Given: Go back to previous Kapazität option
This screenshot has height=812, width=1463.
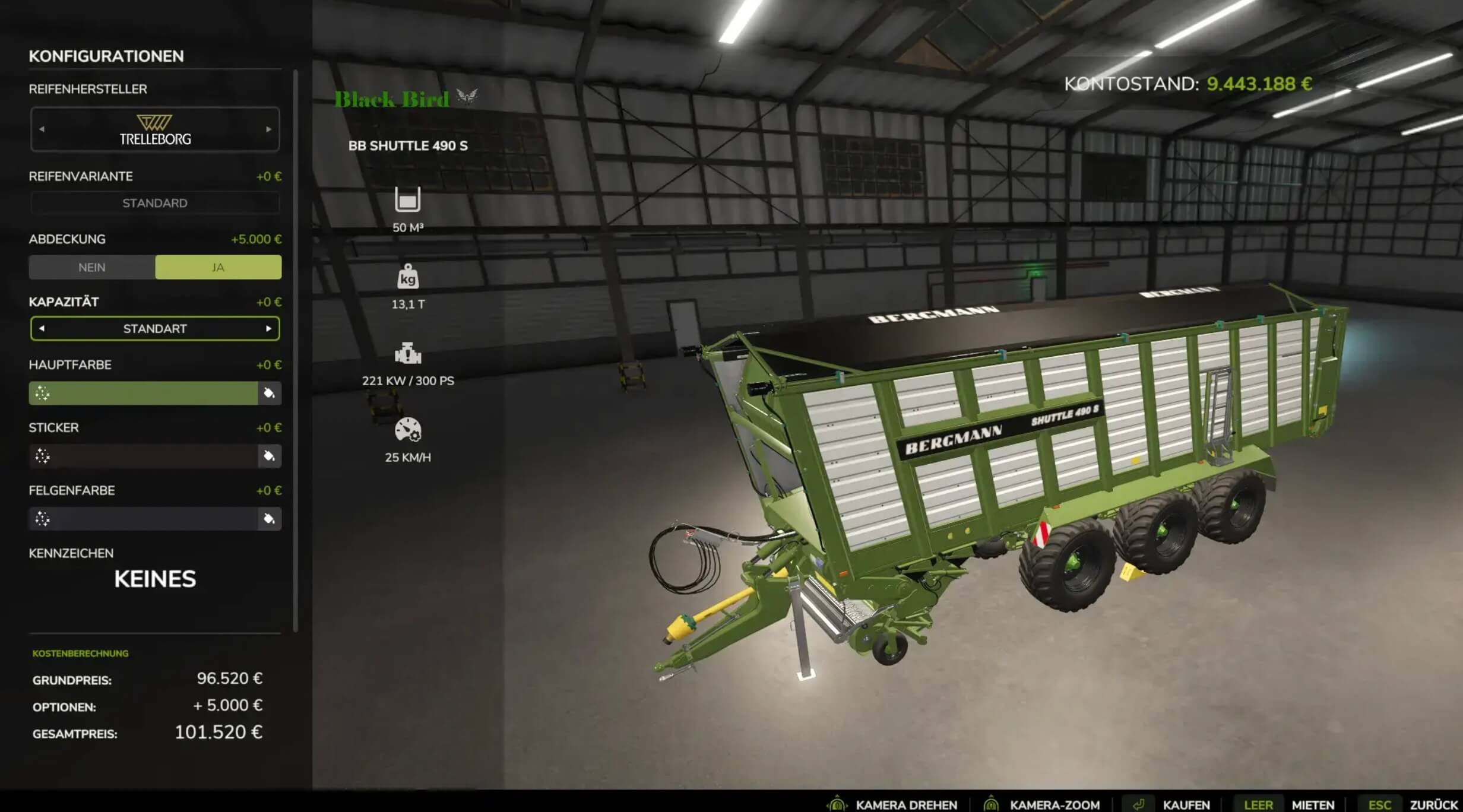Looking at the screenshot, I should (x=42, y=328).
